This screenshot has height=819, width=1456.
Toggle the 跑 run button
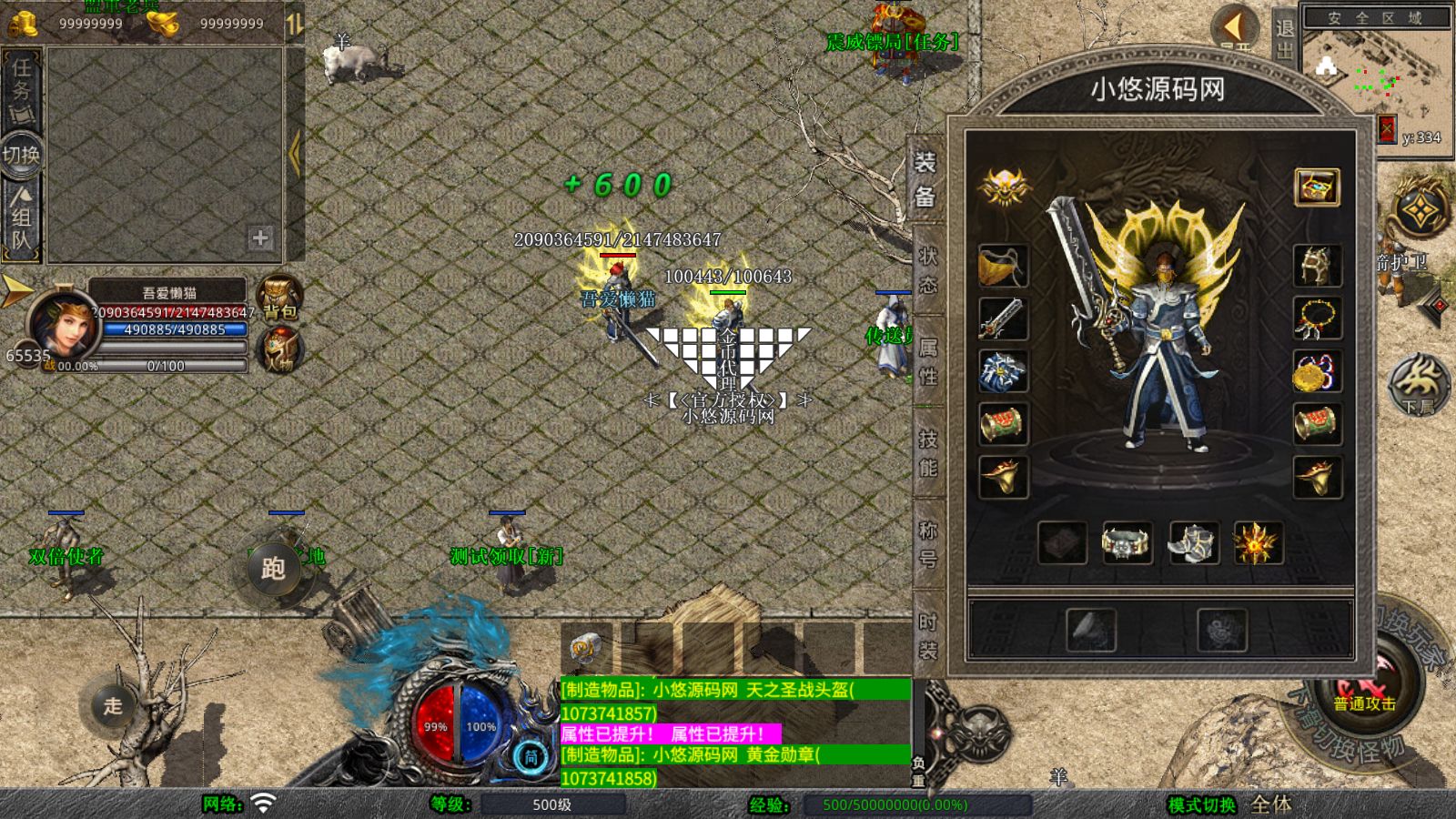tap(273, 569)
